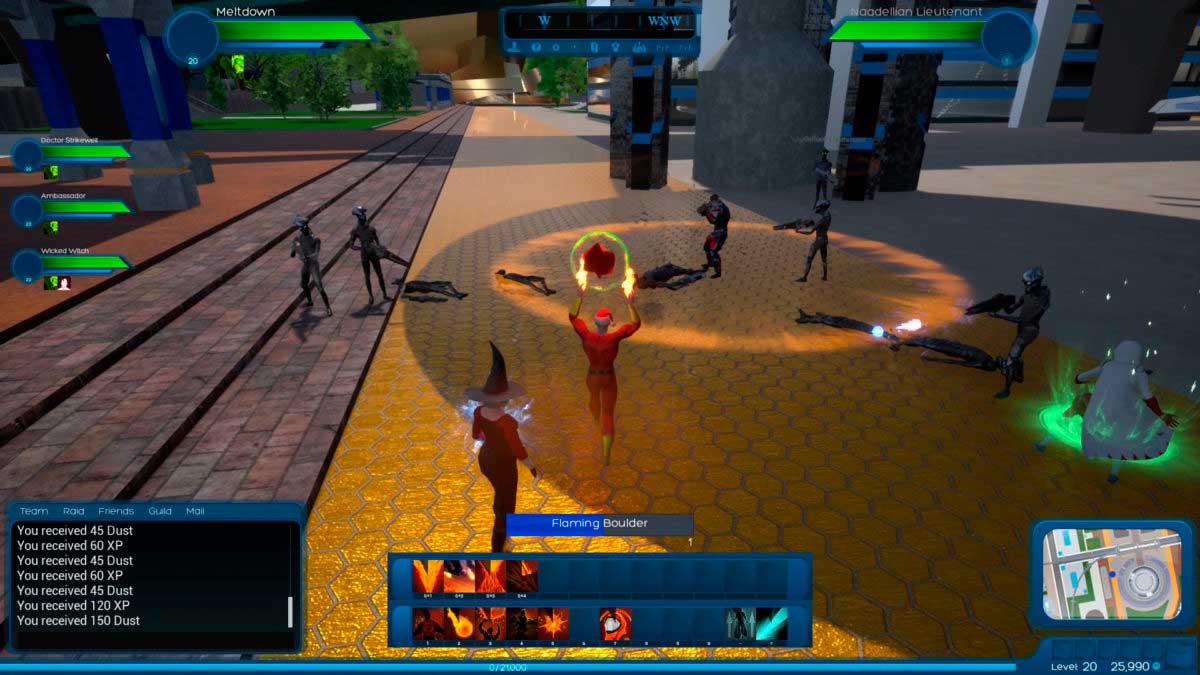This screenshot has width=1200, height=675.
Task: Trigger the fiery burst ability in slot 5
Action: pyautogui.click(x=553, y=624)
